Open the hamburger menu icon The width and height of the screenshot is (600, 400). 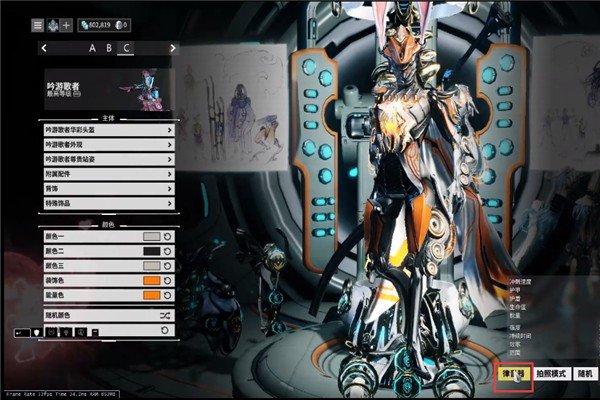coord(37,23)
